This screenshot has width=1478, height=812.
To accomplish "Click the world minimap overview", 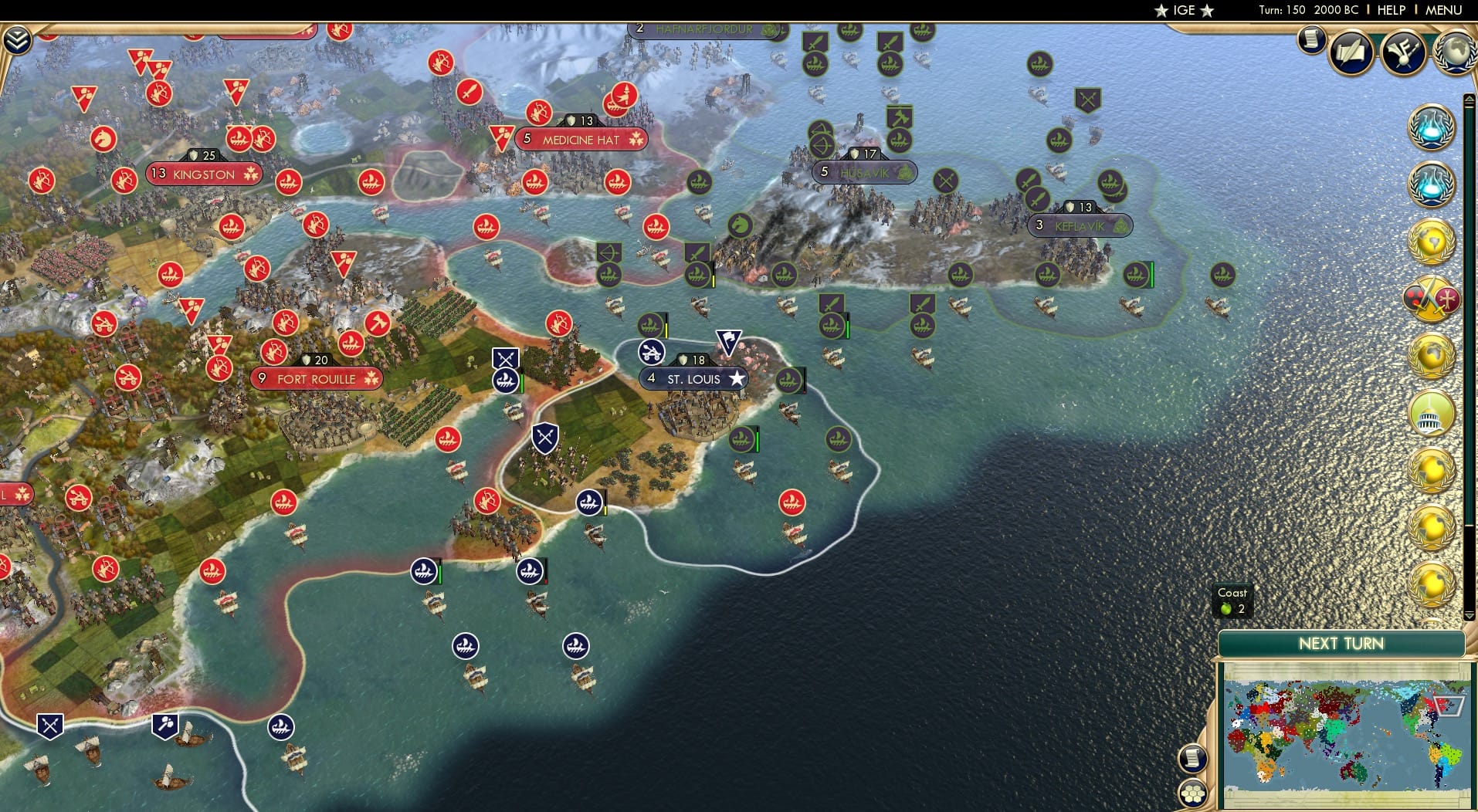I will point(1344,733).
